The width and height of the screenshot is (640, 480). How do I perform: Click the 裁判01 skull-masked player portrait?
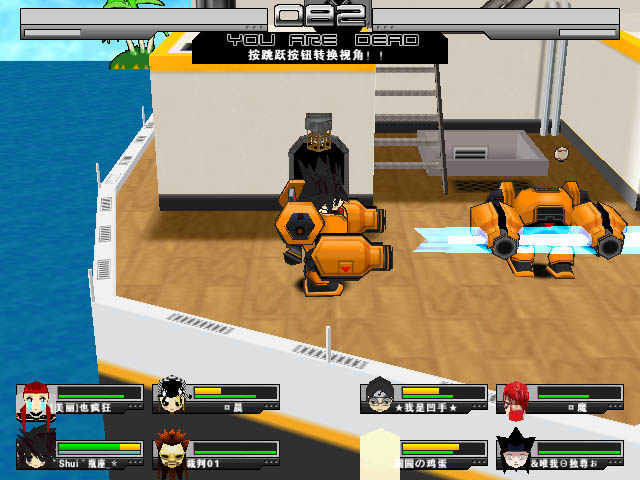pyautogui.click(x=172, y=453)
